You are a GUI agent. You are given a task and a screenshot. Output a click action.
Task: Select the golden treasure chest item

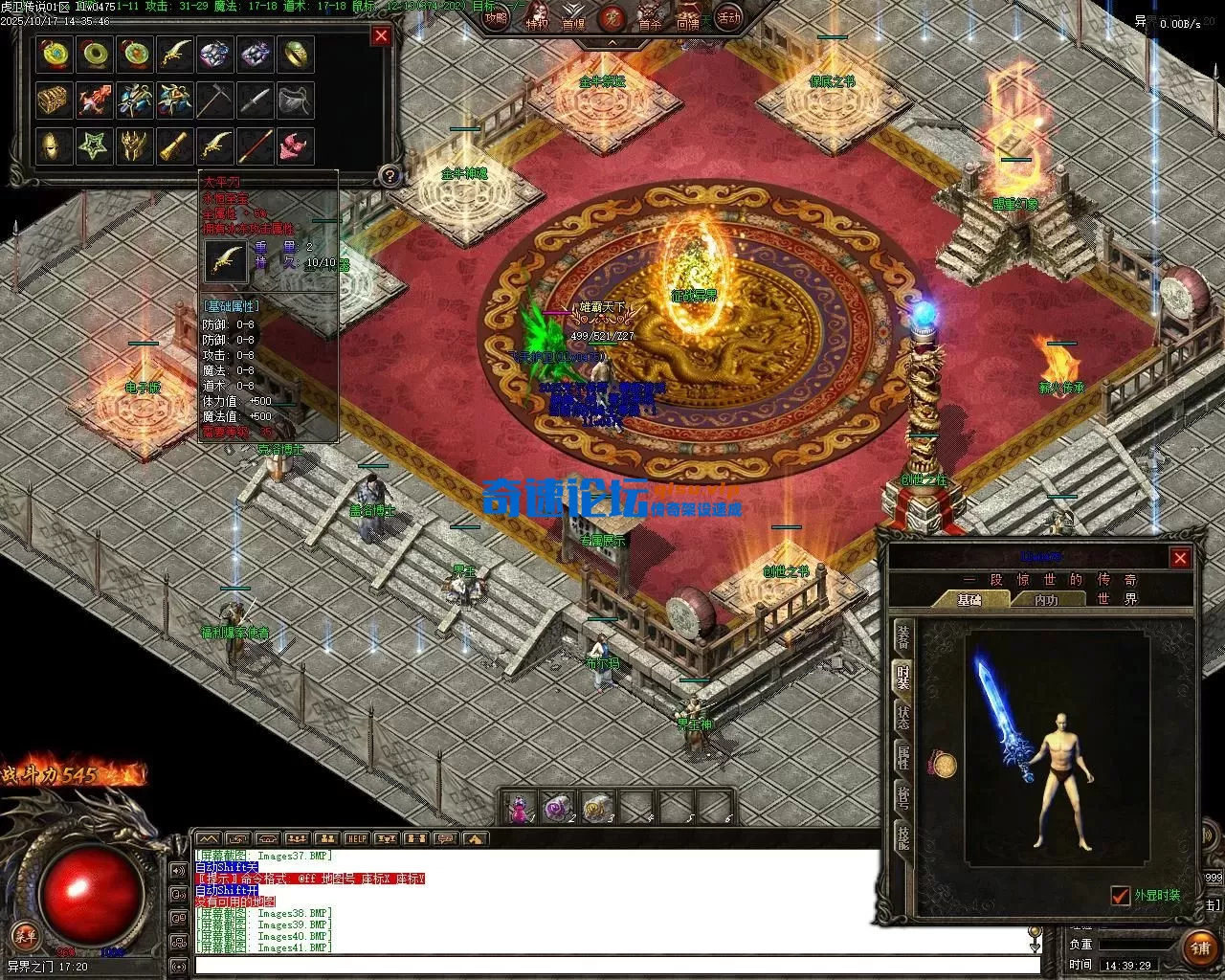pos(55,100)
